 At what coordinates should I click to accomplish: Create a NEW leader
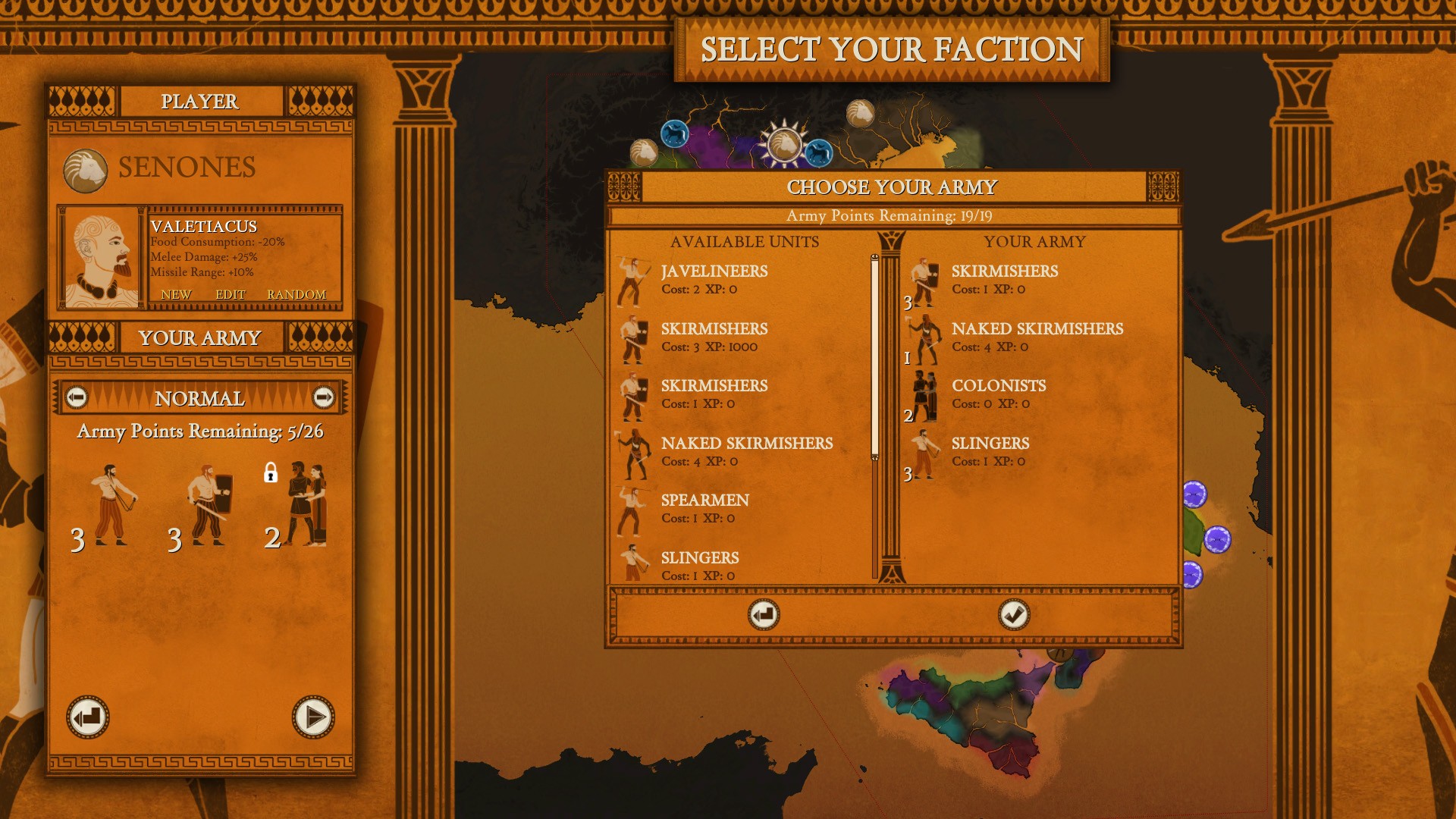click(176, 294)
